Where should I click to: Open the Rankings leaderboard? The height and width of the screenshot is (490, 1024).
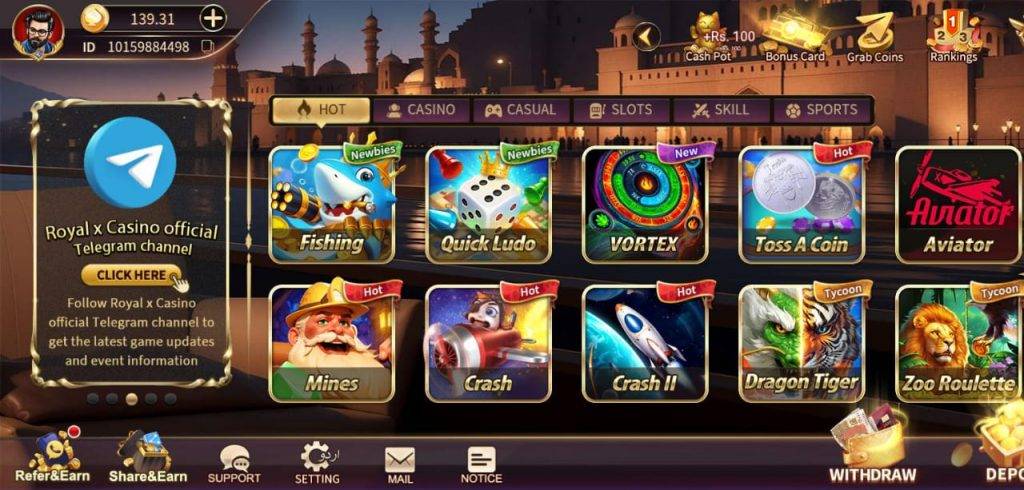953,38
